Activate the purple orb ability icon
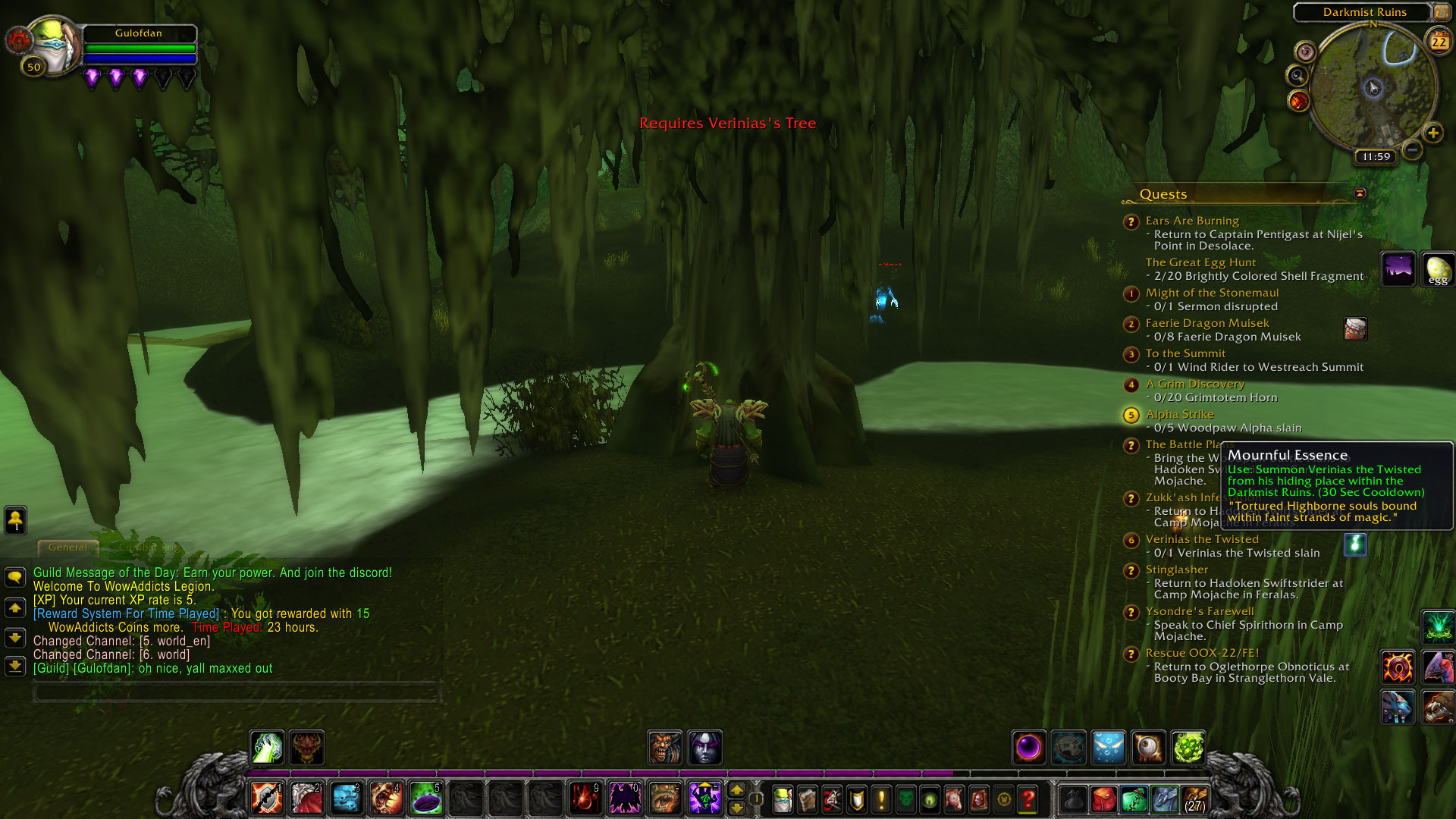 coord(1029,748)
